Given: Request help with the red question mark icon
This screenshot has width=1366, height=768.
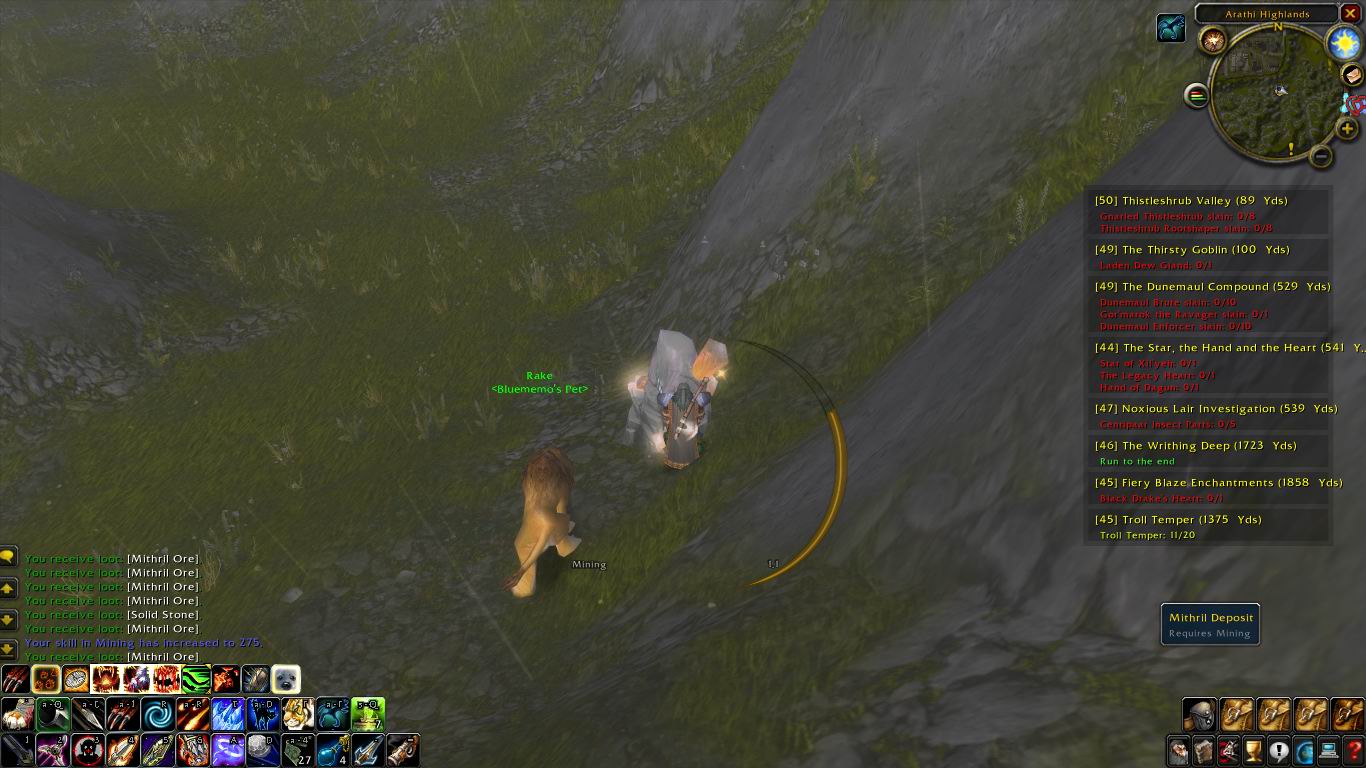Looking at the screenshot, I should tap(1356, 750).
